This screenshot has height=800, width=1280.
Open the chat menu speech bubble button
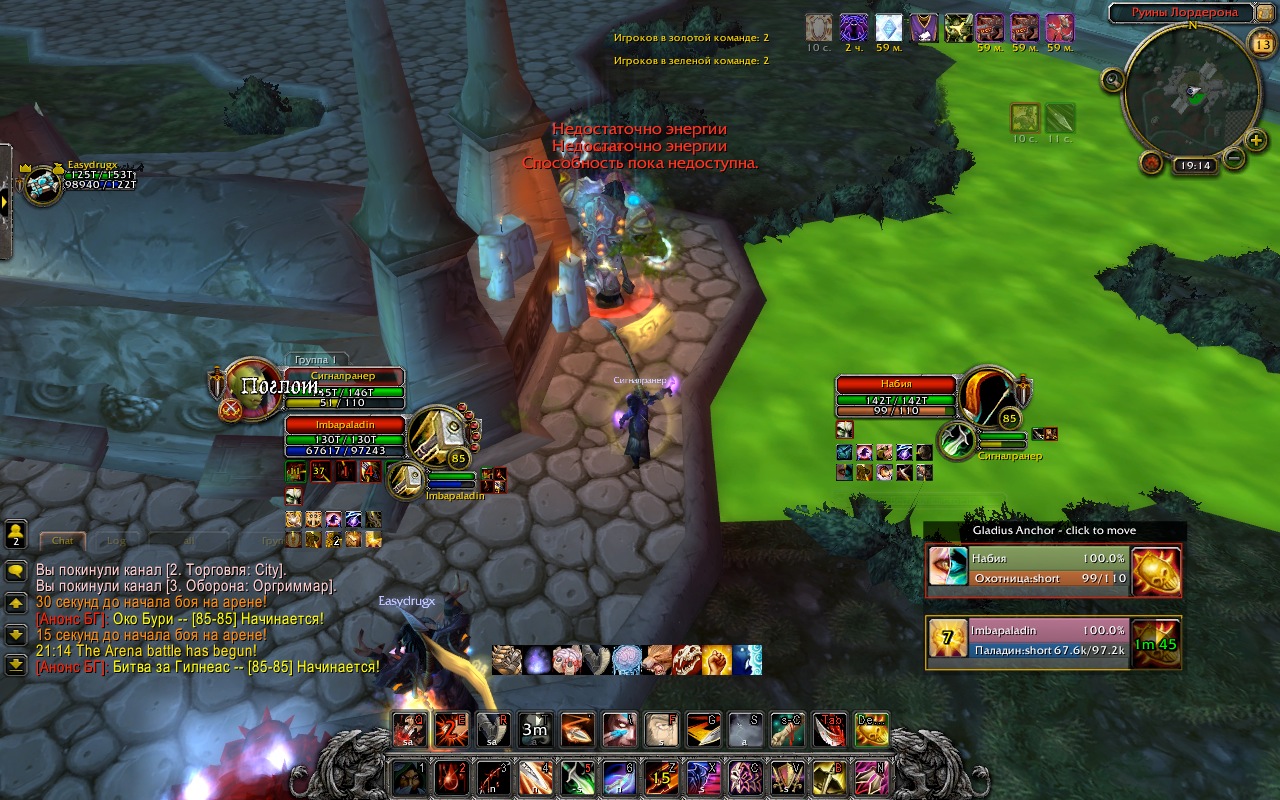(16, 571)
